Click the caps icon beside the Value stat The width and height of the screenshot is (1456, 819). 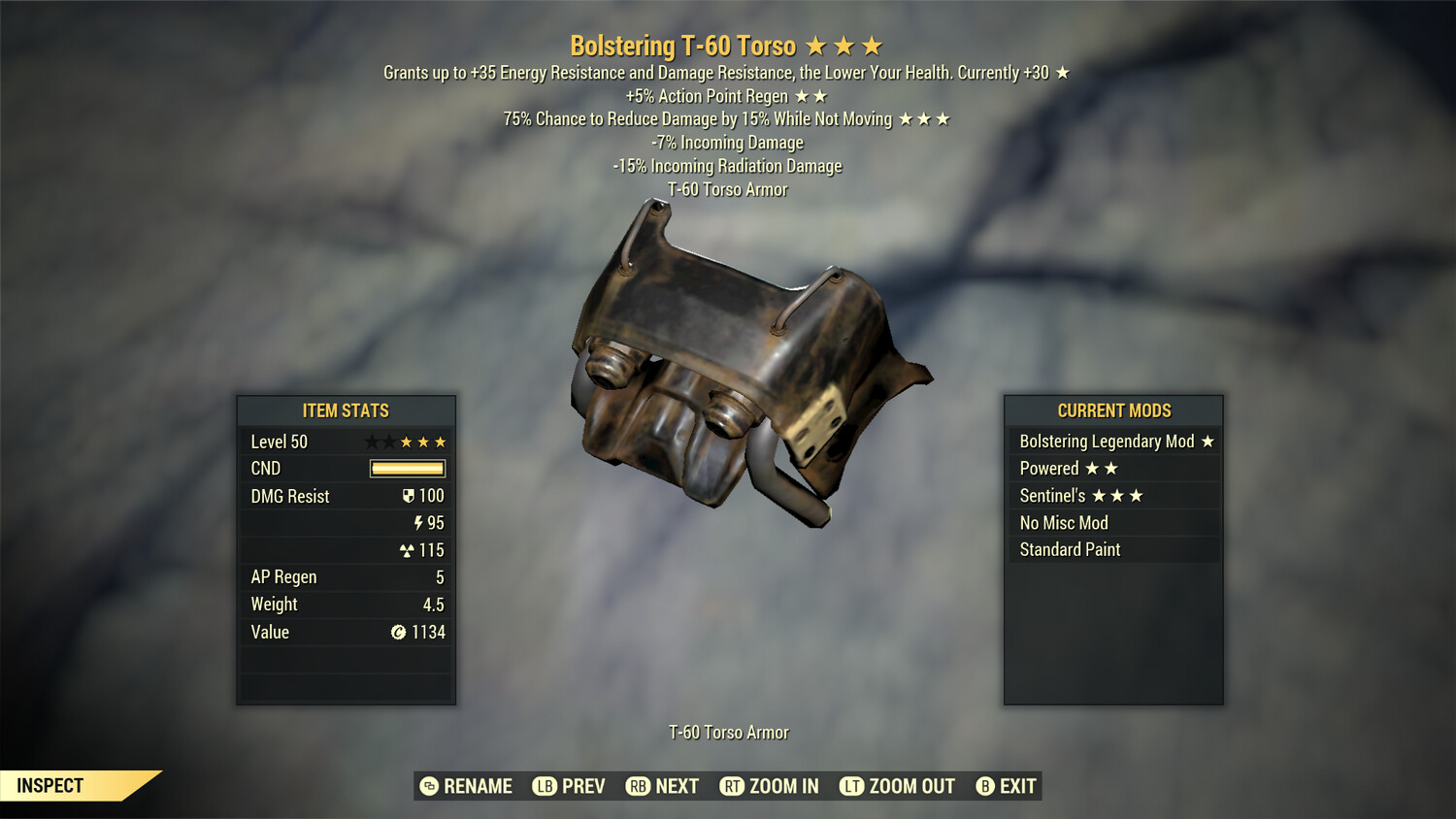point(397,632)
